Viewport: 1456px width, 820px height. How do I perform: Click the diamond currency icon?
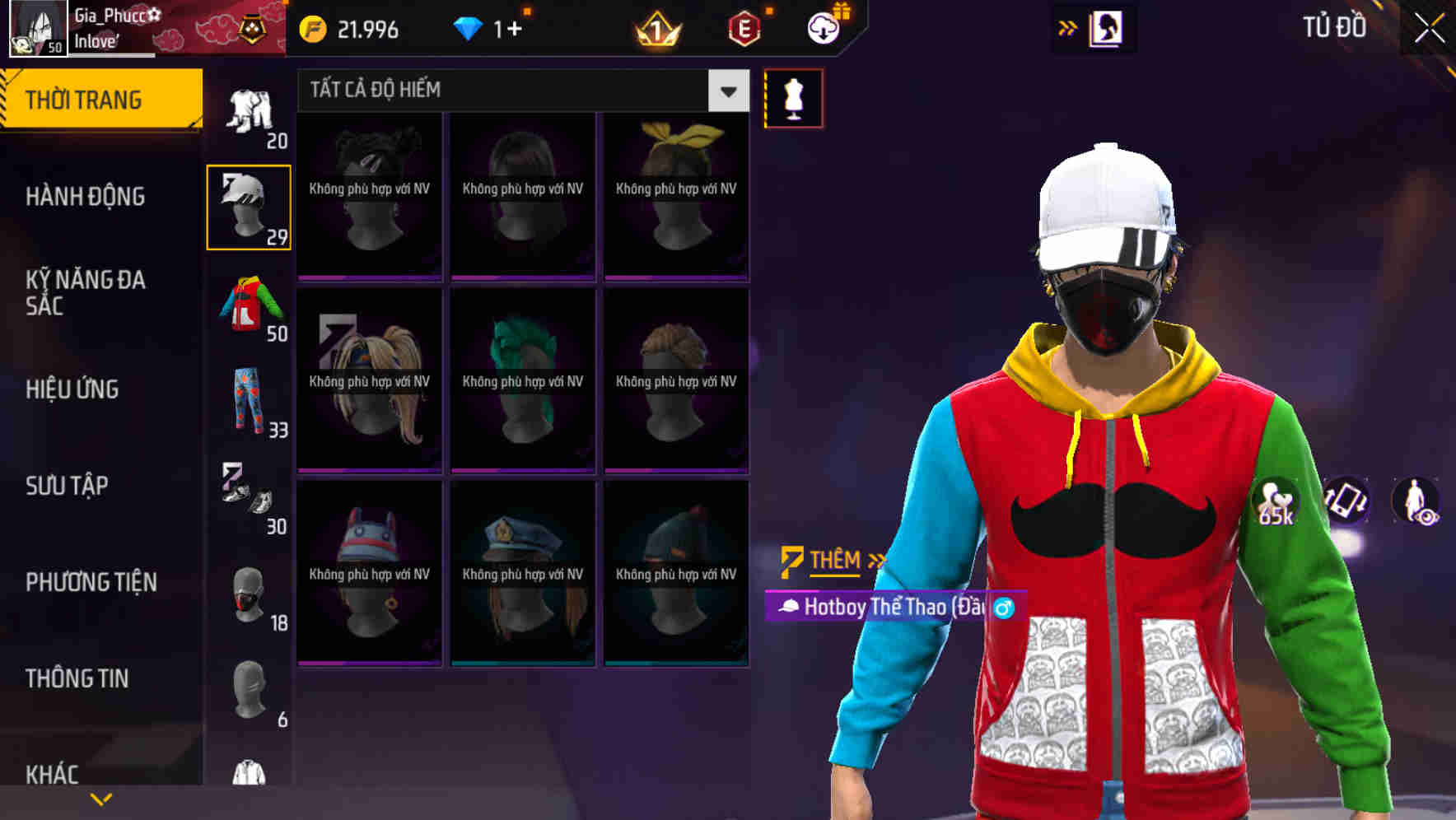pos(469,28)
